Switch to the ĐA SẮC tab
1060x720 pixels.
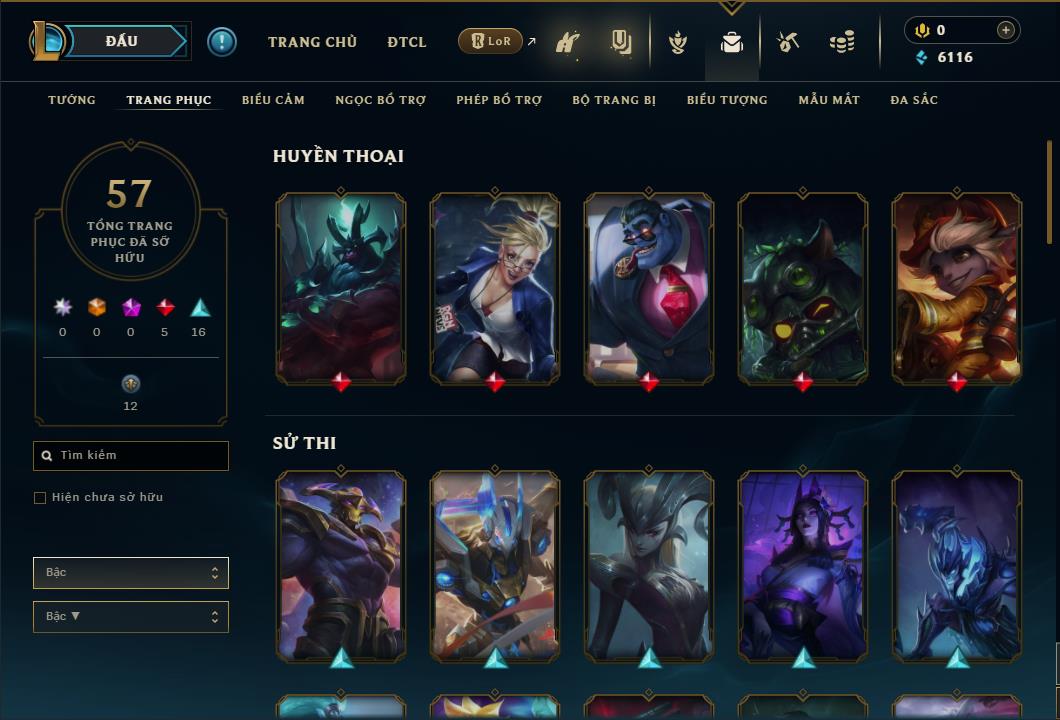(914, 100)
